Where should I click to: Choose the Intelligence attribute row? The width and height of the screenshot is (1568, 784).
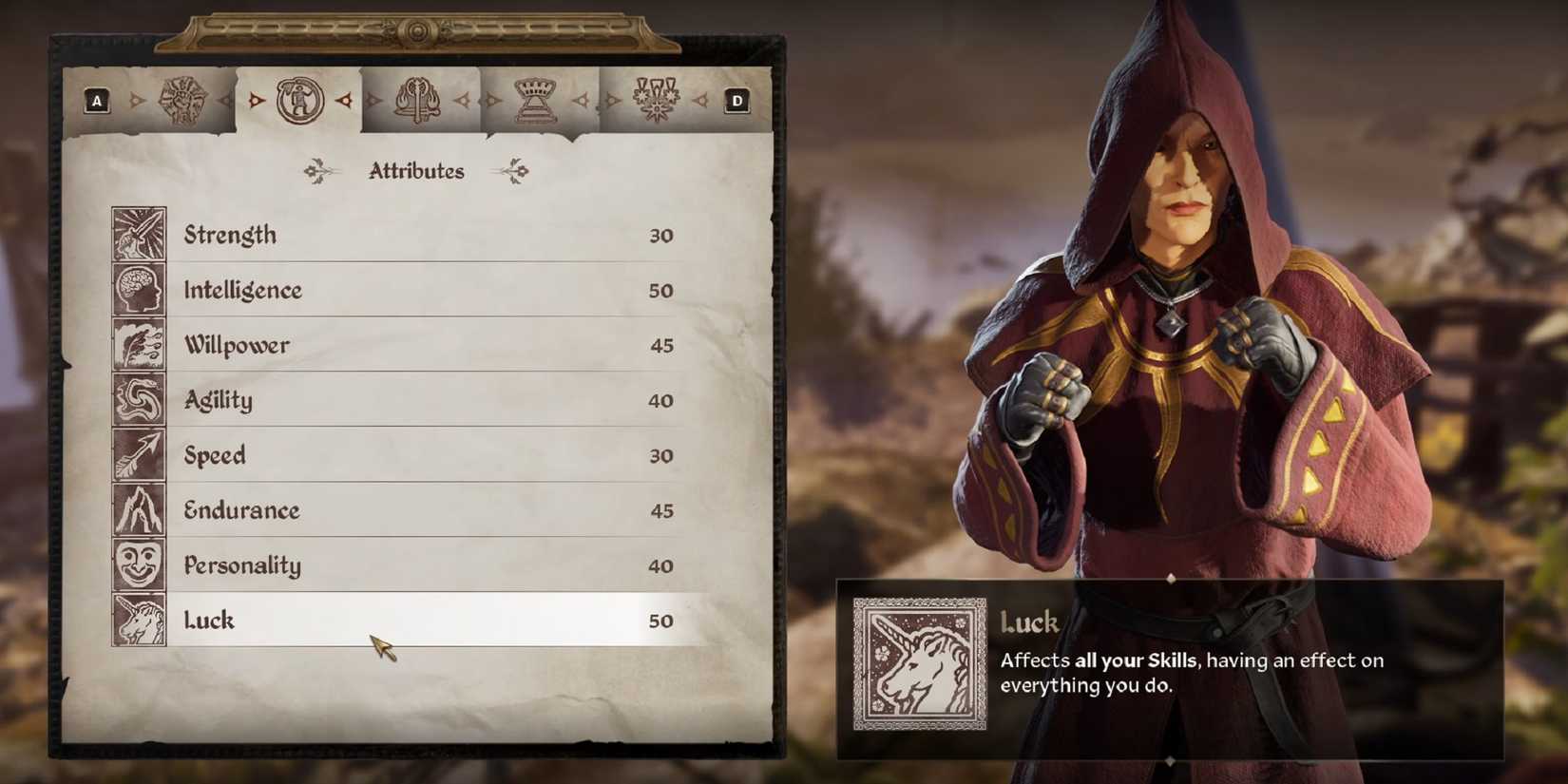click(409, 290)
